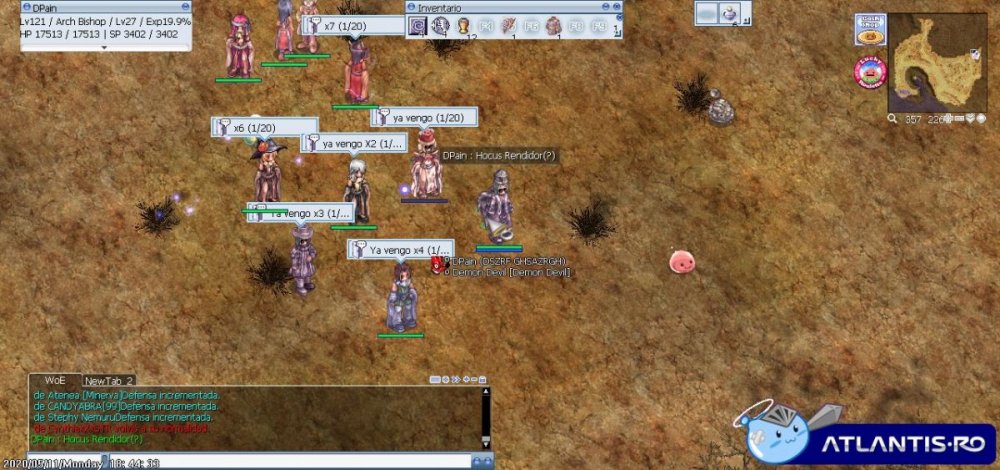Switch to the NewTab_2 chat tab
This screenshot has height=470, width=1000.
click(x=109, y=381)
